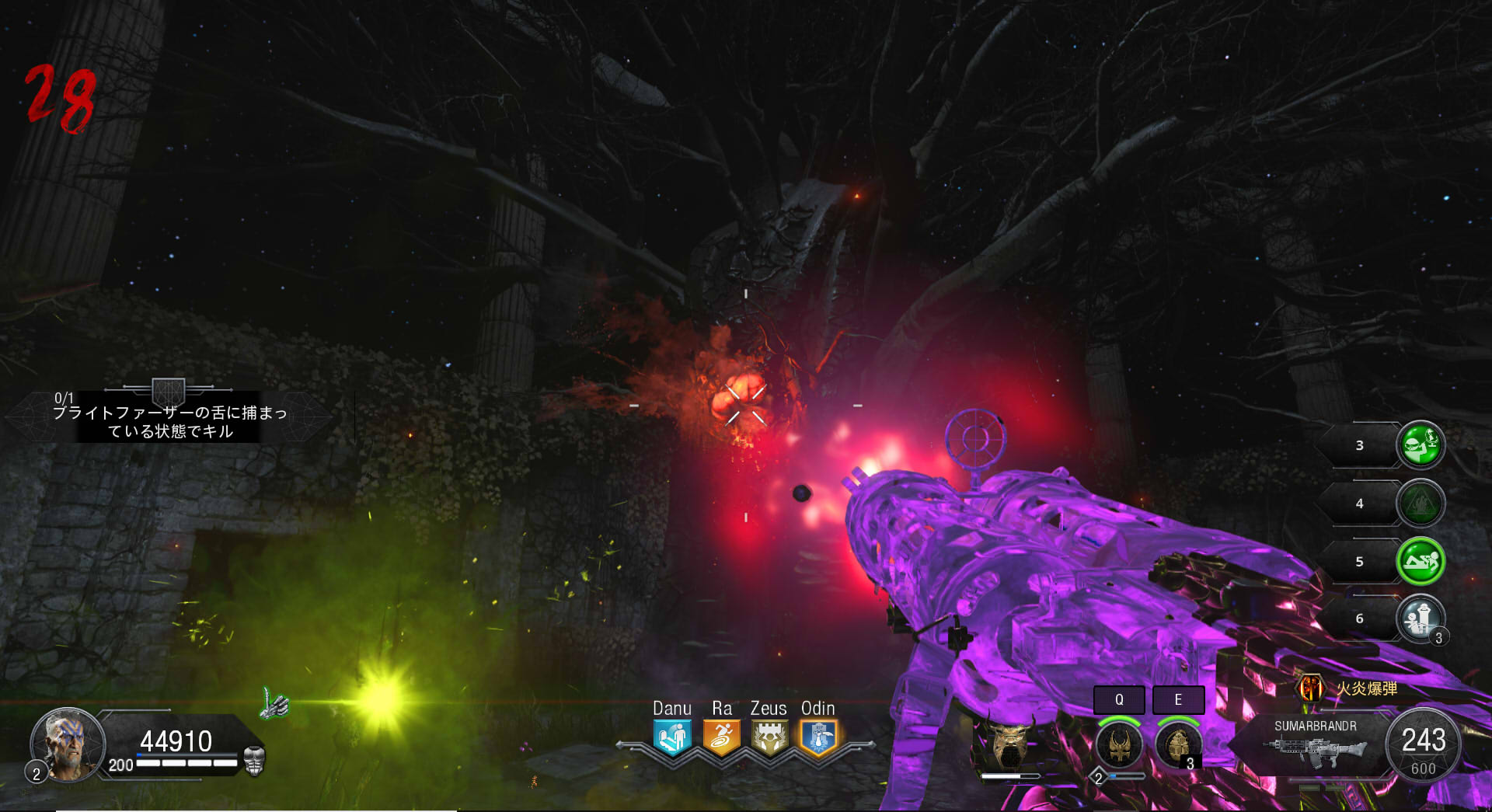Viewport: 1492px width, 812px height.
Task: Activate the dimmed elixir in slot 4
Action: (1421, 504)
